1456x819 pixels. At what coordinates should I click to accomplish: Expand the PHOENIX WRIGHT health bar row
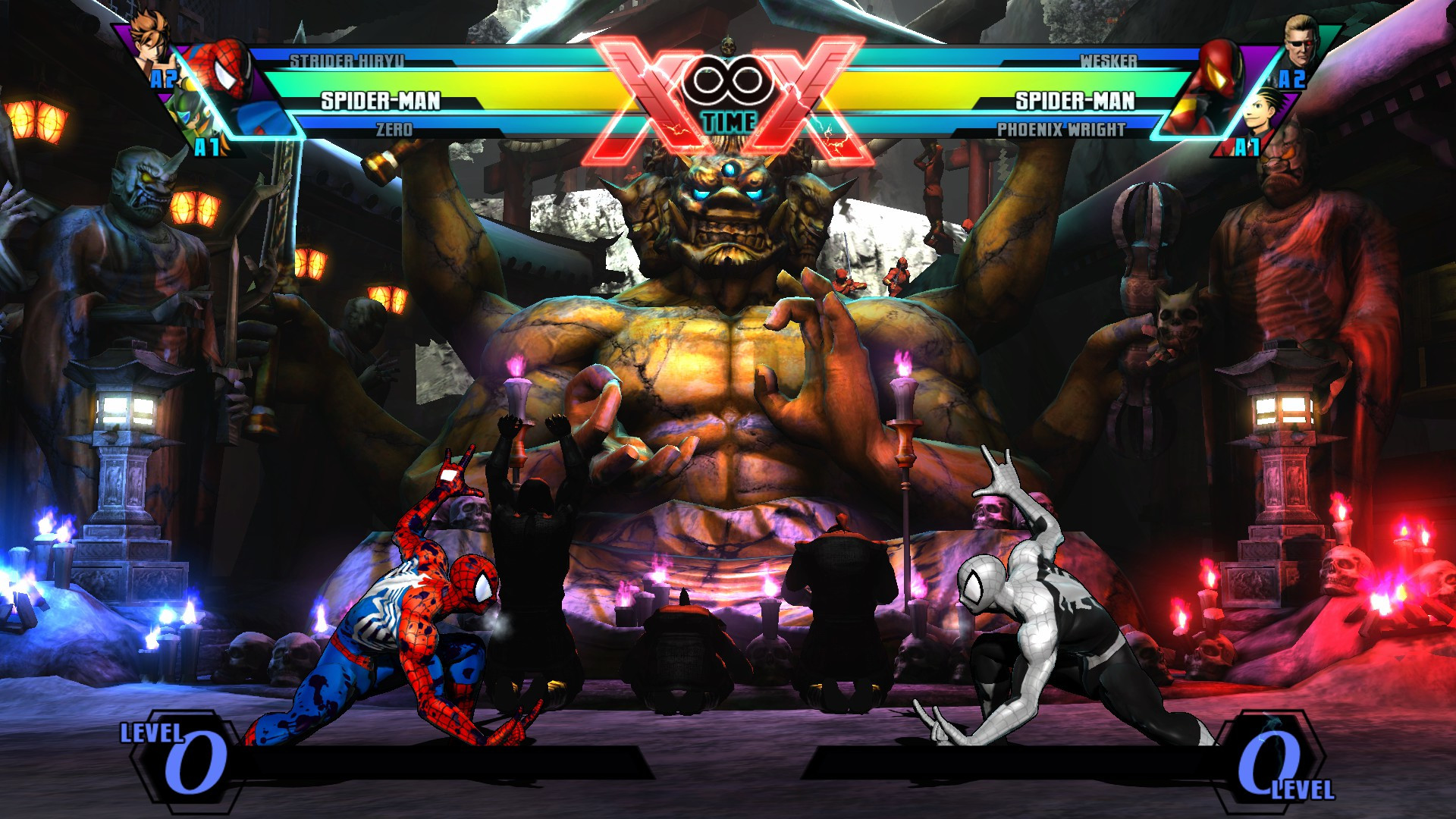coord(1062,130)
